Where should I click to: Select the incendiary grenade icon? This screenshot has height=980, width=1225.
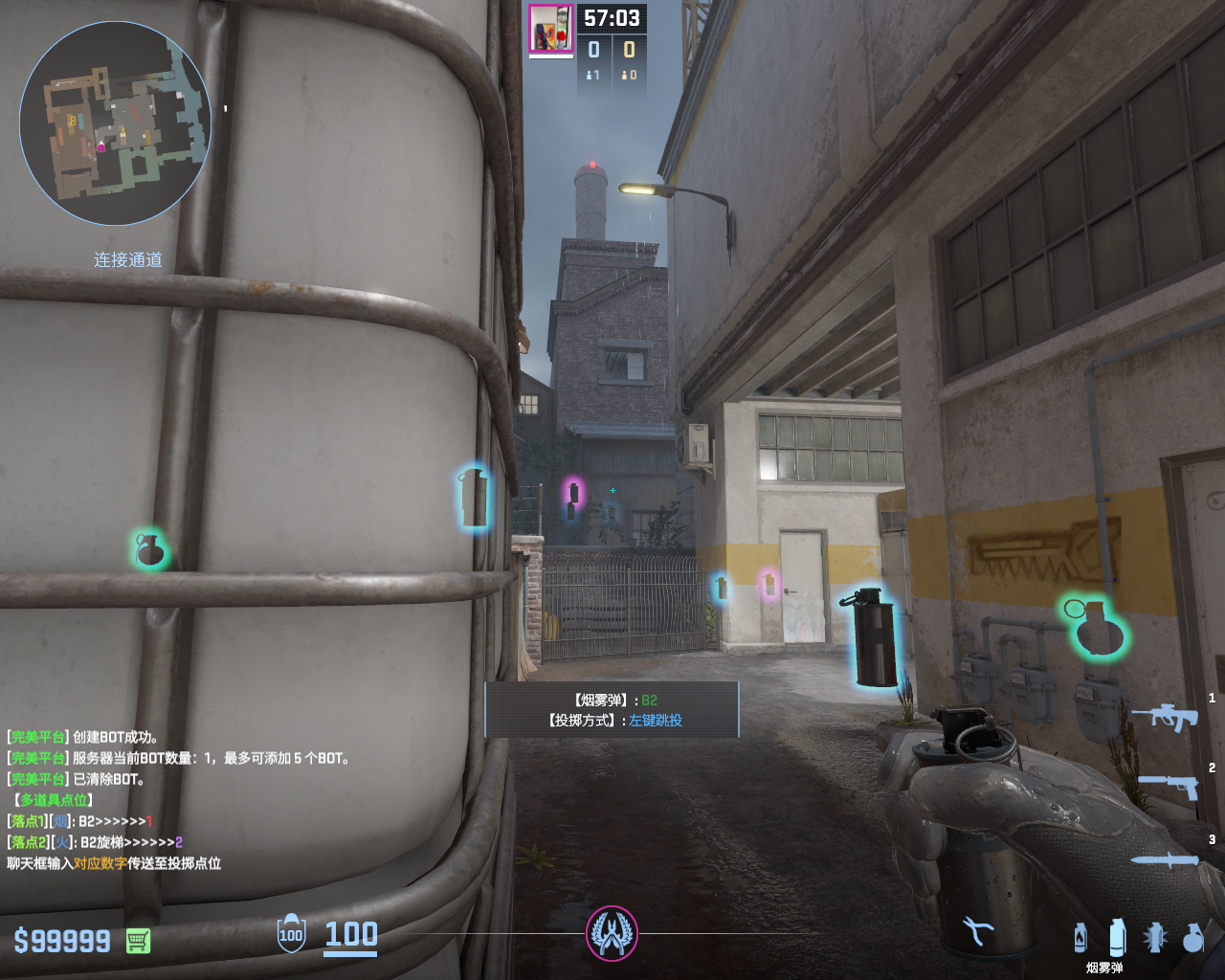tap(1080, 938)
